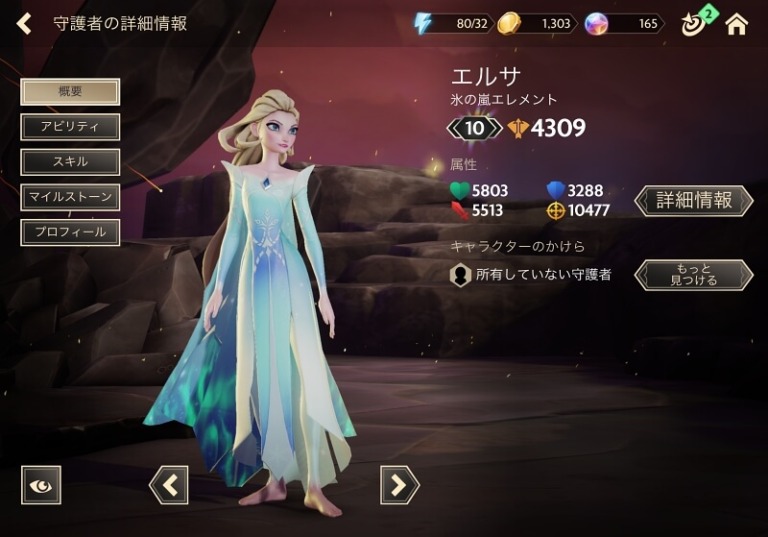The height and width of the screenshot is (537, 768).
Task: Open the スキル tab
Action: [x=70, y=162]
